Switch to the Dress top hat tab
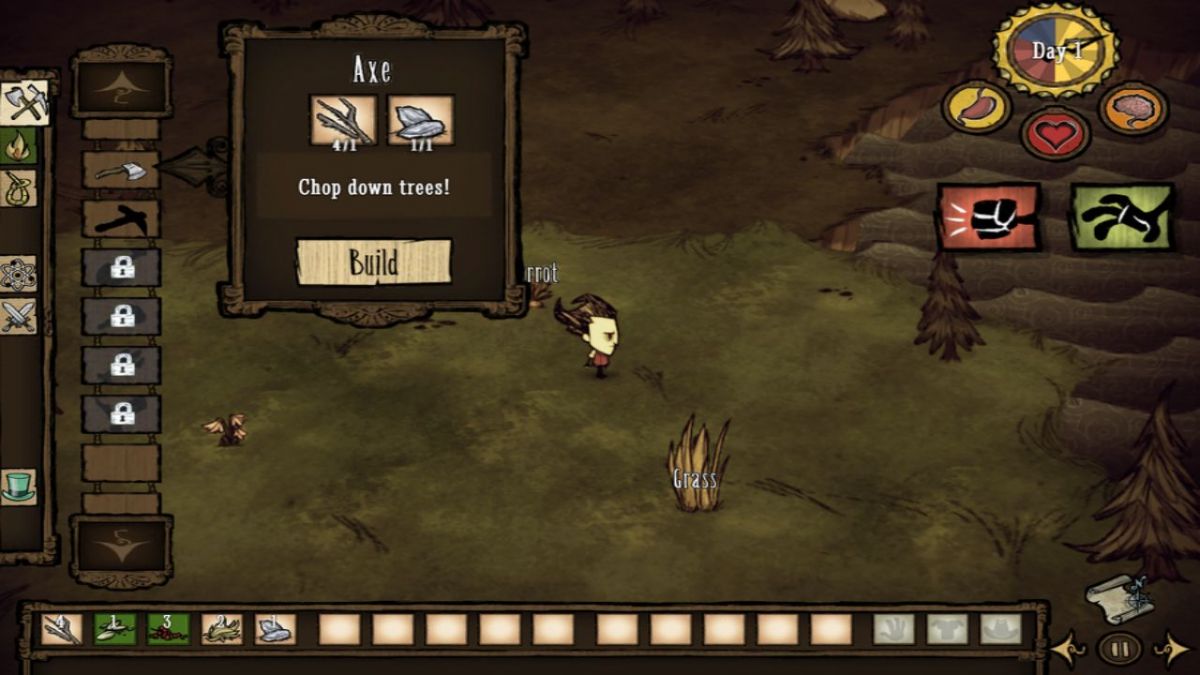1200x675 pixels. (x=19, y=486)
